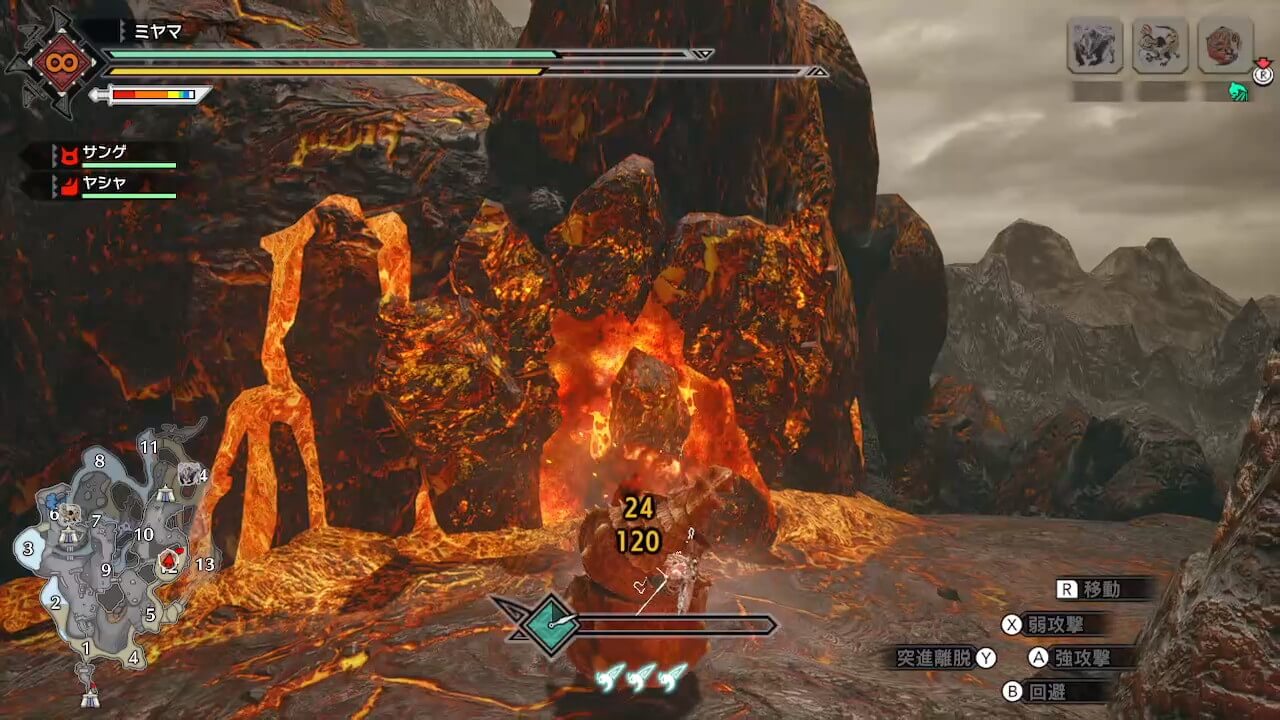Select the red round monster portrait
The image size is (1280, 720).
pyautogui.click(x=1225, y=45)
